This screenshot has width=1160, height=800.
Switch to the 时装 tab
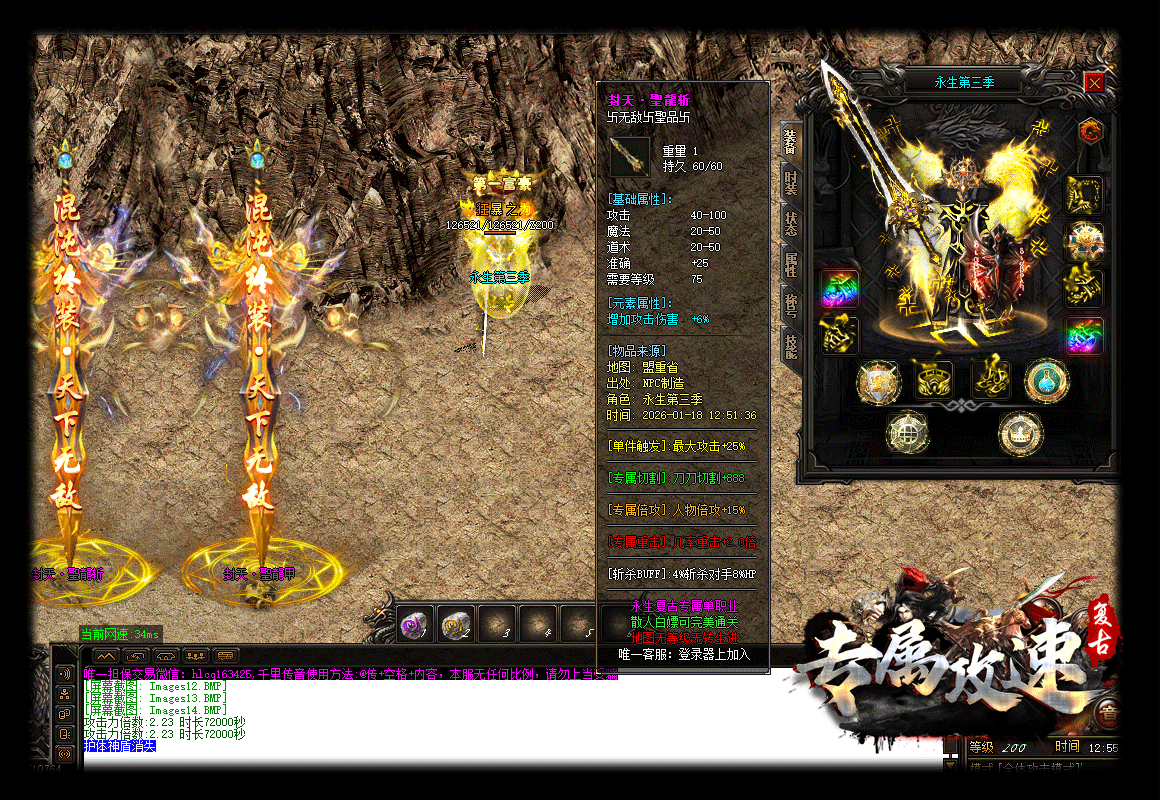click(x=790, y=182)
